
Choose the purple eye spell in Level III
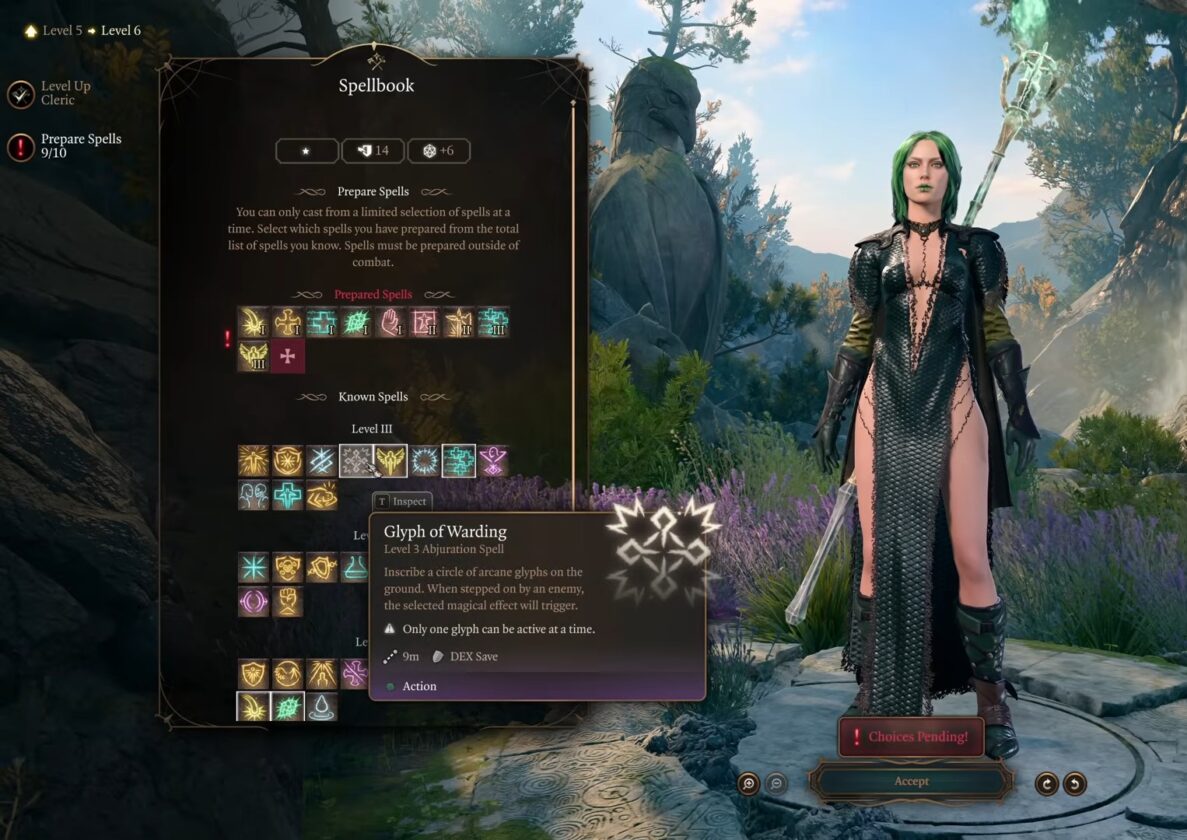492,460
